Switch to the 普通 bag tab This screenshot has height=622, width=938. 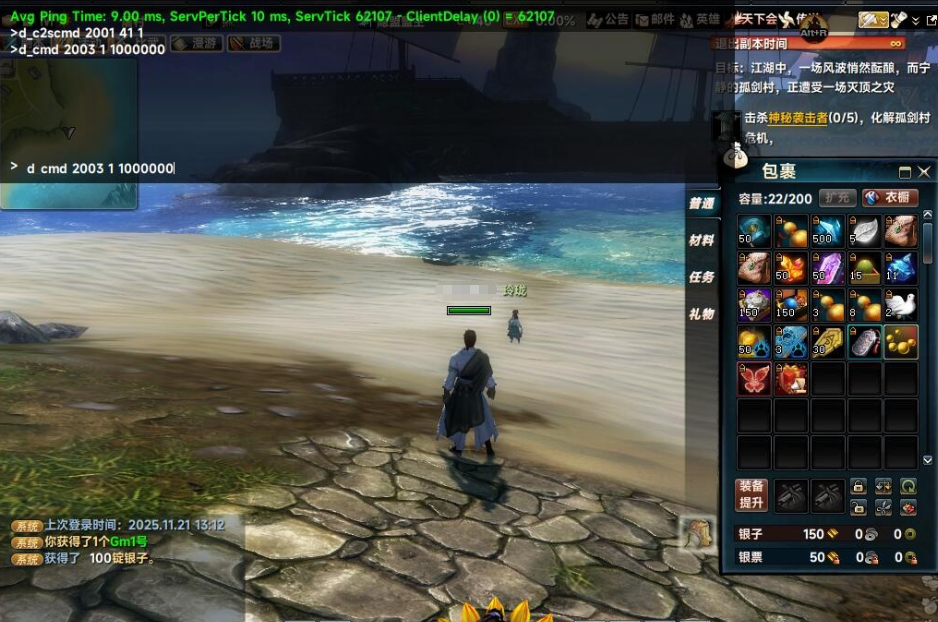click(x=701, y=204)
